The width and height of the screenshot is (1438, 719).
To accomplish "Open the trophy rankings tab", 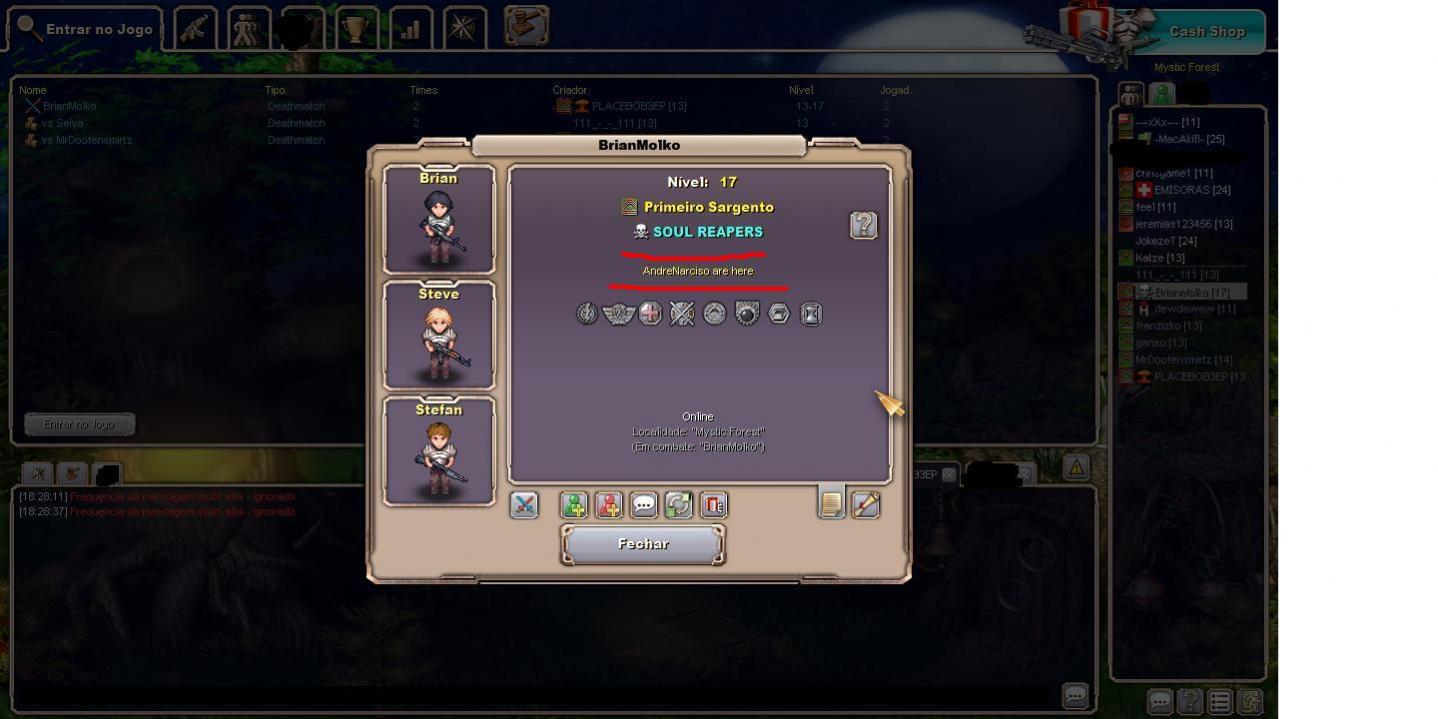I will click(x=355, y=29).
